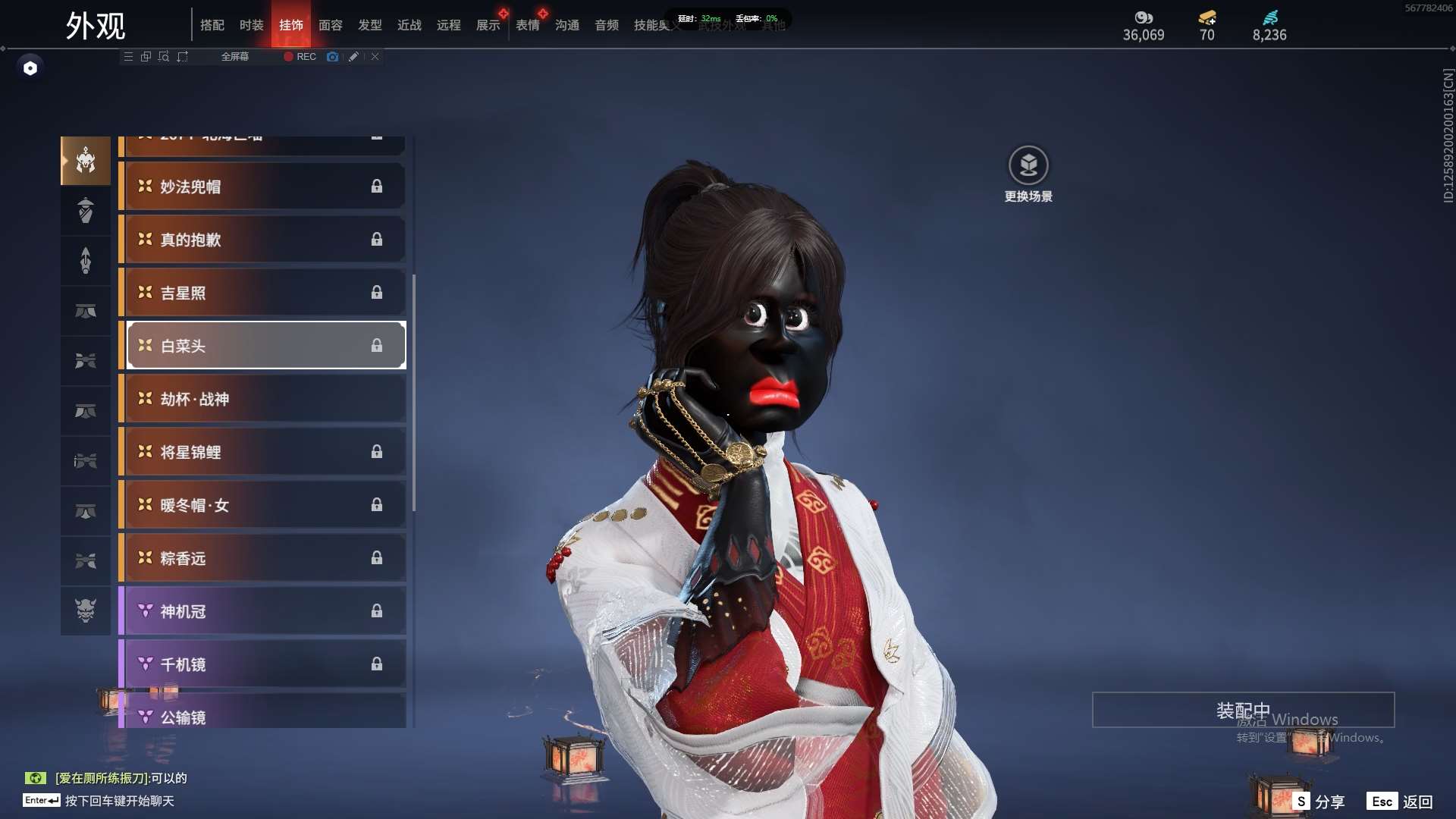Open the 分享 share option

(1319, 802)
